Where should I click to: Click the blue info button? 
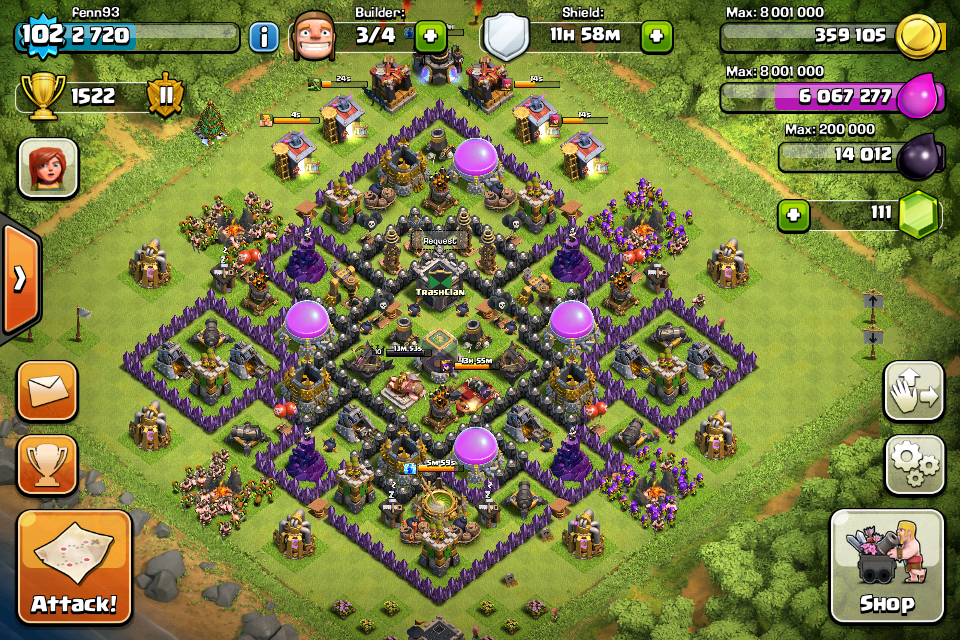pos(263,38)
